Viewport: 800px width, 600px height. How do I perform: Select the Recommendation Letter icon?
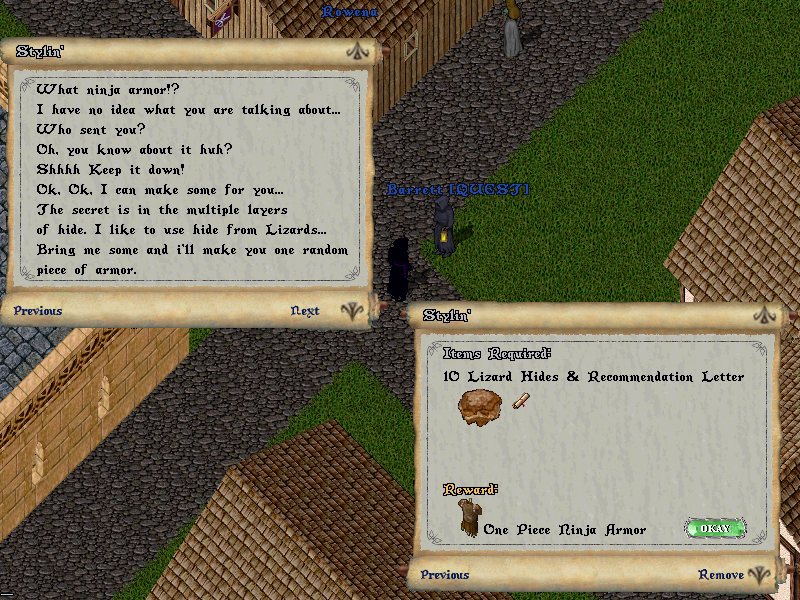coord(520,402)
